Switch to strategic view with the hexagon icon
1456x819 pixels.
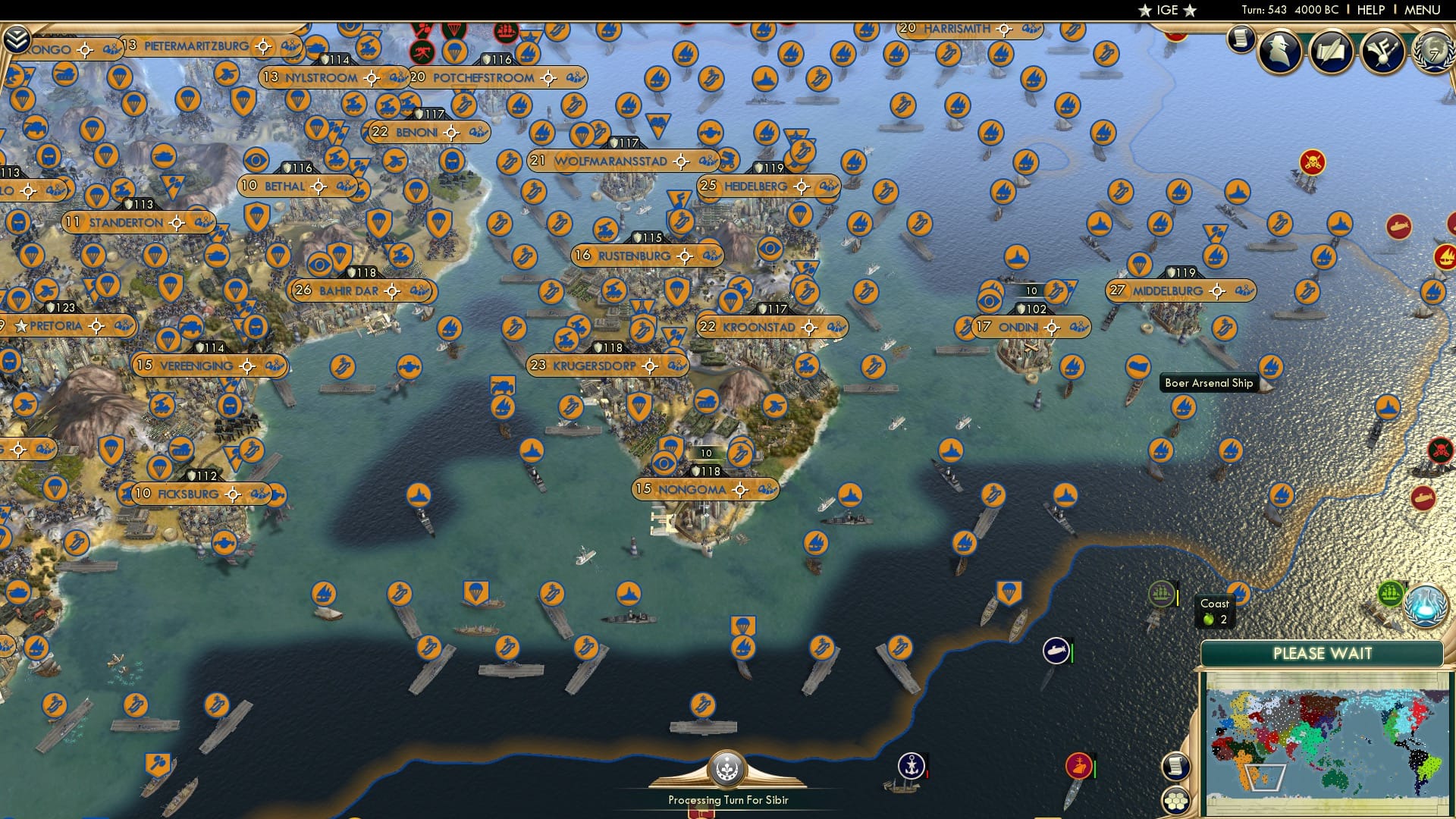coord(1176,801)
